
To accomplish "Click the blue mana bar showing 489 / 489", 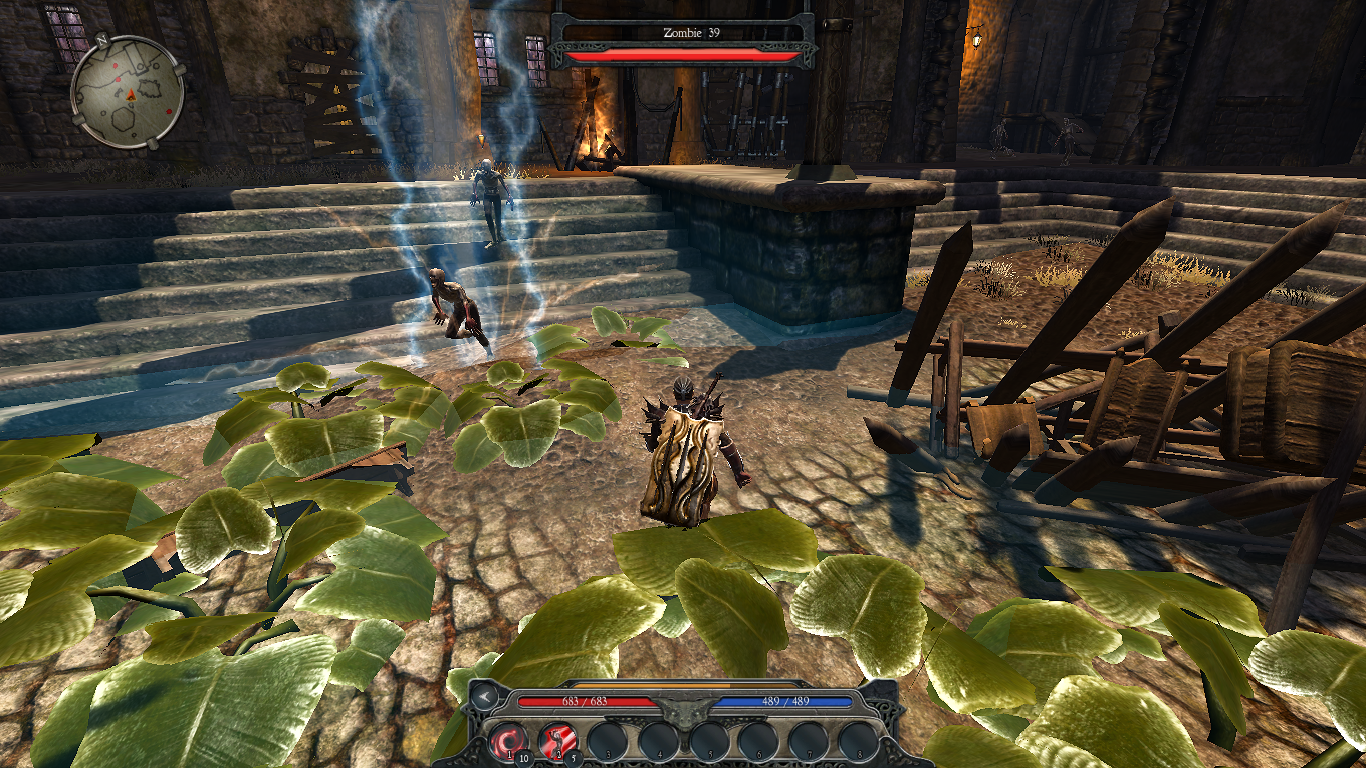I will point(786,702).
